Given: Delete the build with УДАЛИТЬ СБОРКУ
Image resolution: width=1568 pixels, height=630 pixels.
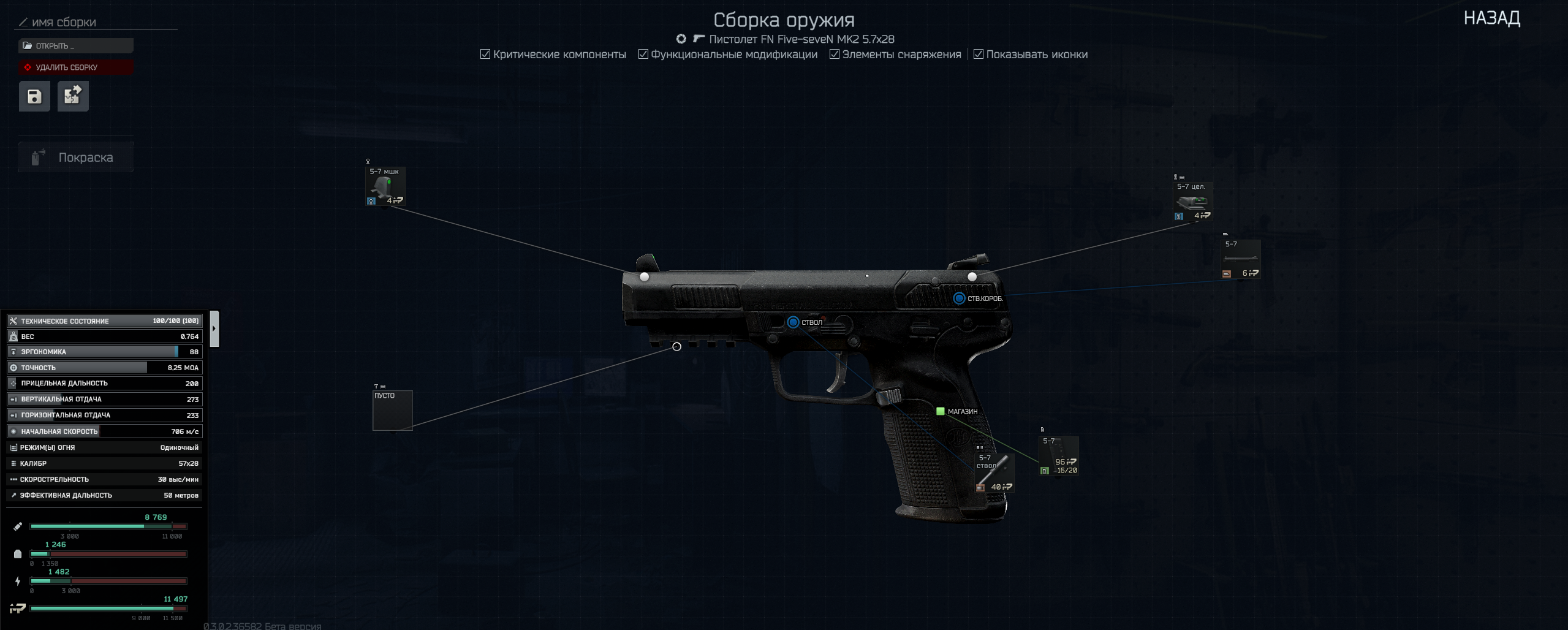Looking at the screenshot, I should pos(75,67).
